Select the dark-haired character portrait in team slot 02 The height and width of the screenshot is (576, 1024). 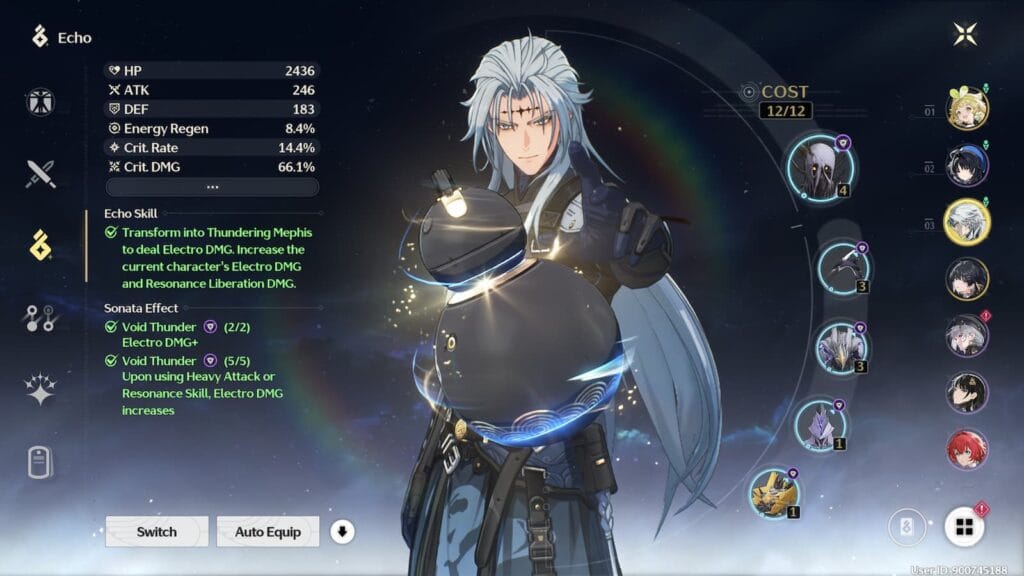click(967, 165)
